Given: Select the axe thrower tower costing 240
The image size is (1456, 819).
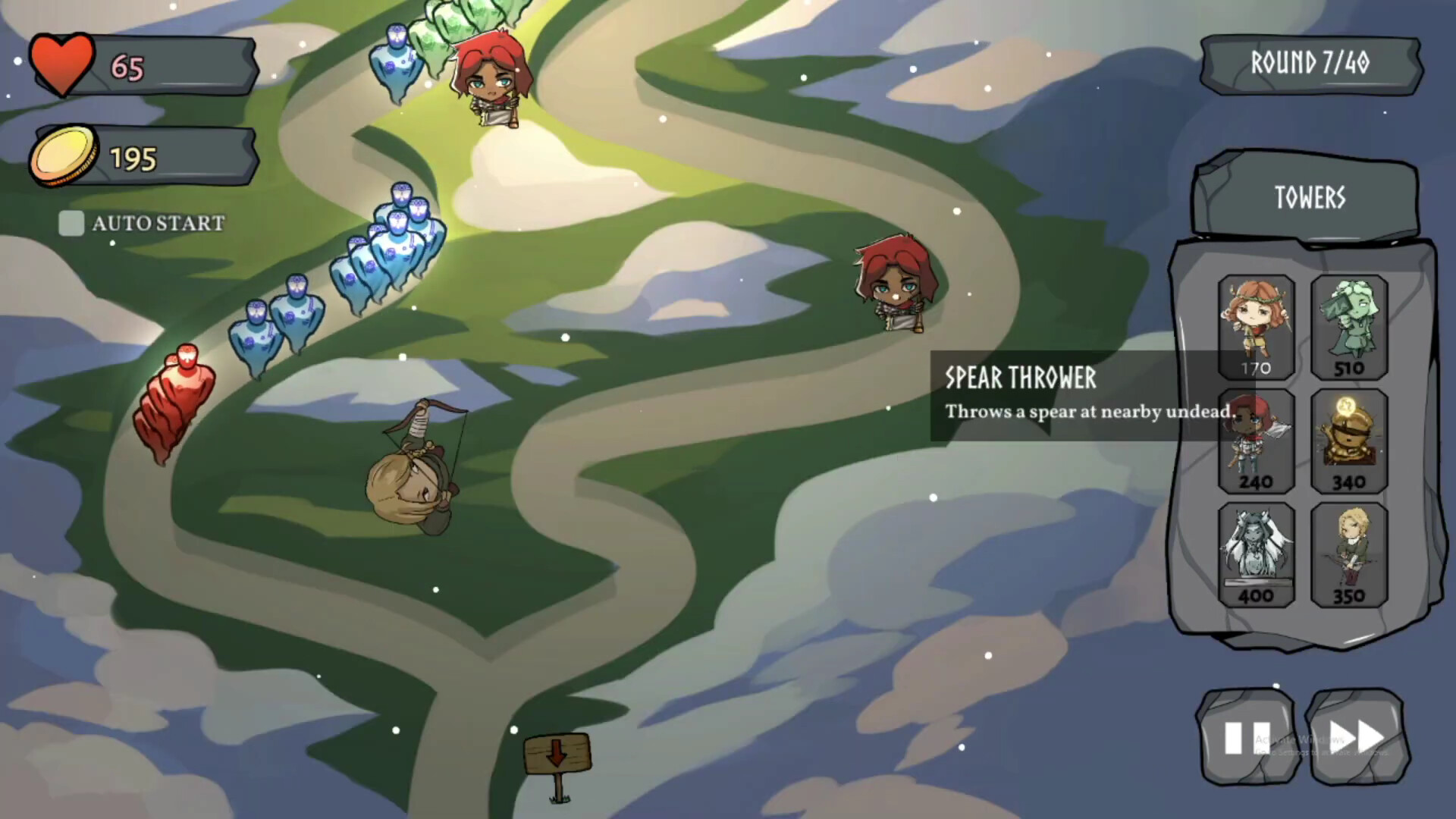Looking at the screenshot, I should pos(1255,440).
